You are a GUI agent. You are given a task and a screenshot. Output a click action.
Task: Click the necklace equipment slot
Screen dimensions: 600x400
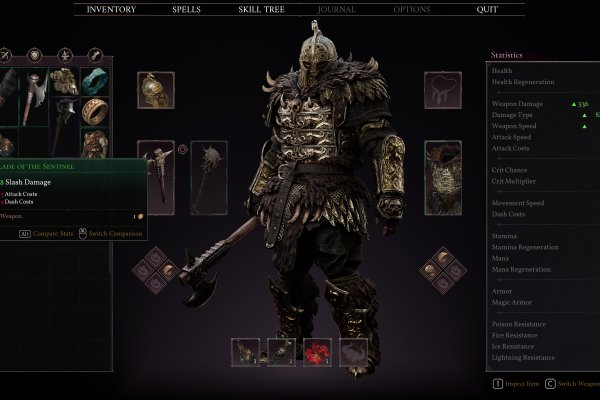pos(442,90)
